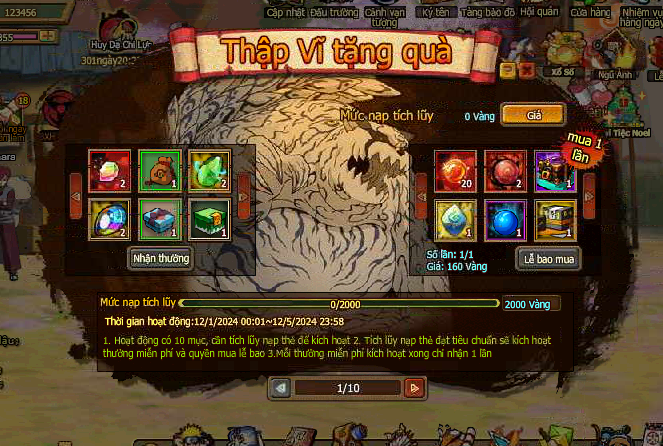Select the golden striped chest pack item

(553, 219)
